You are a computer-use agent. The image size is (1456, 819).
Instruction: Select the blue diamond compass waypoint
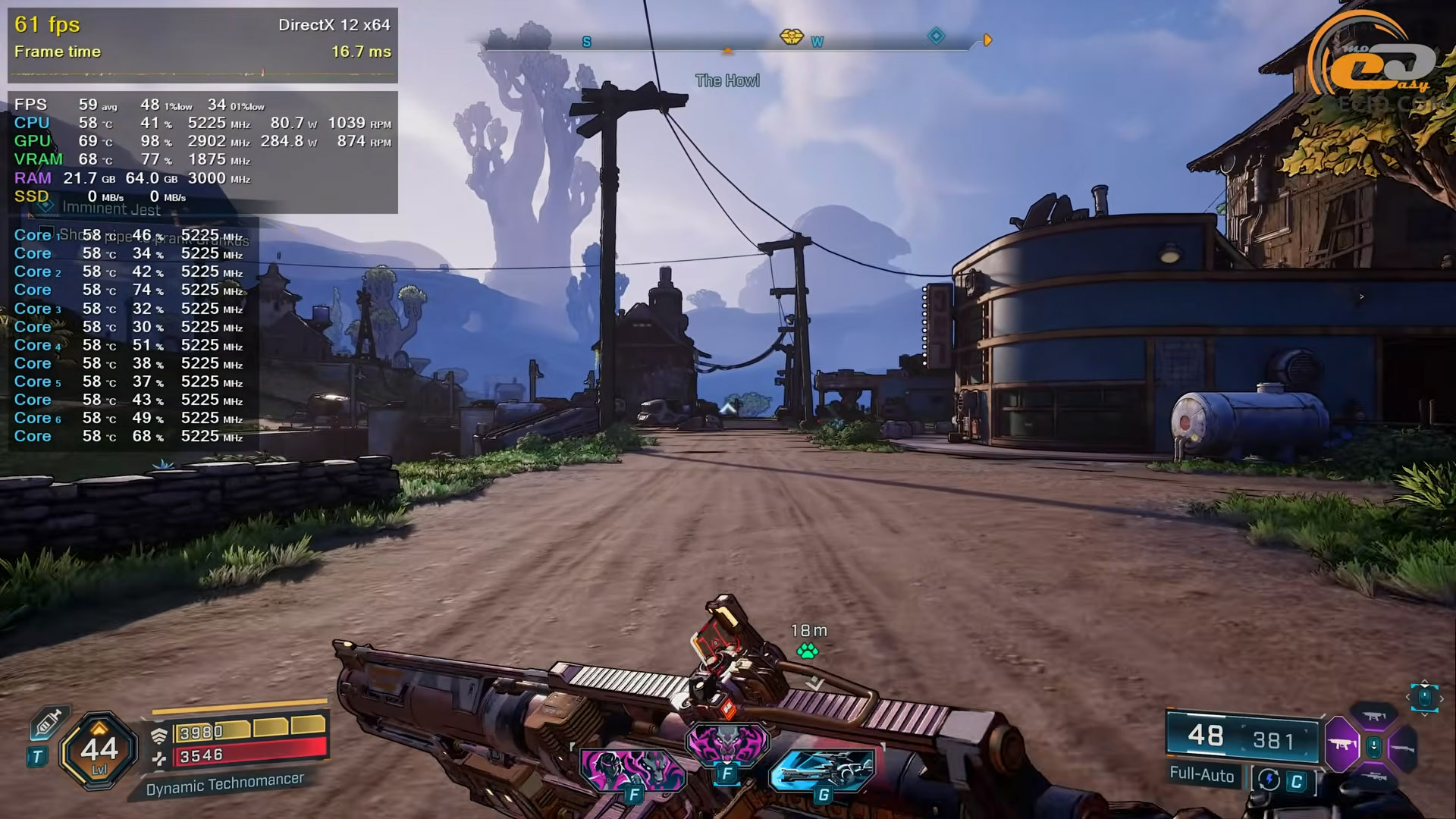point(937,36)
